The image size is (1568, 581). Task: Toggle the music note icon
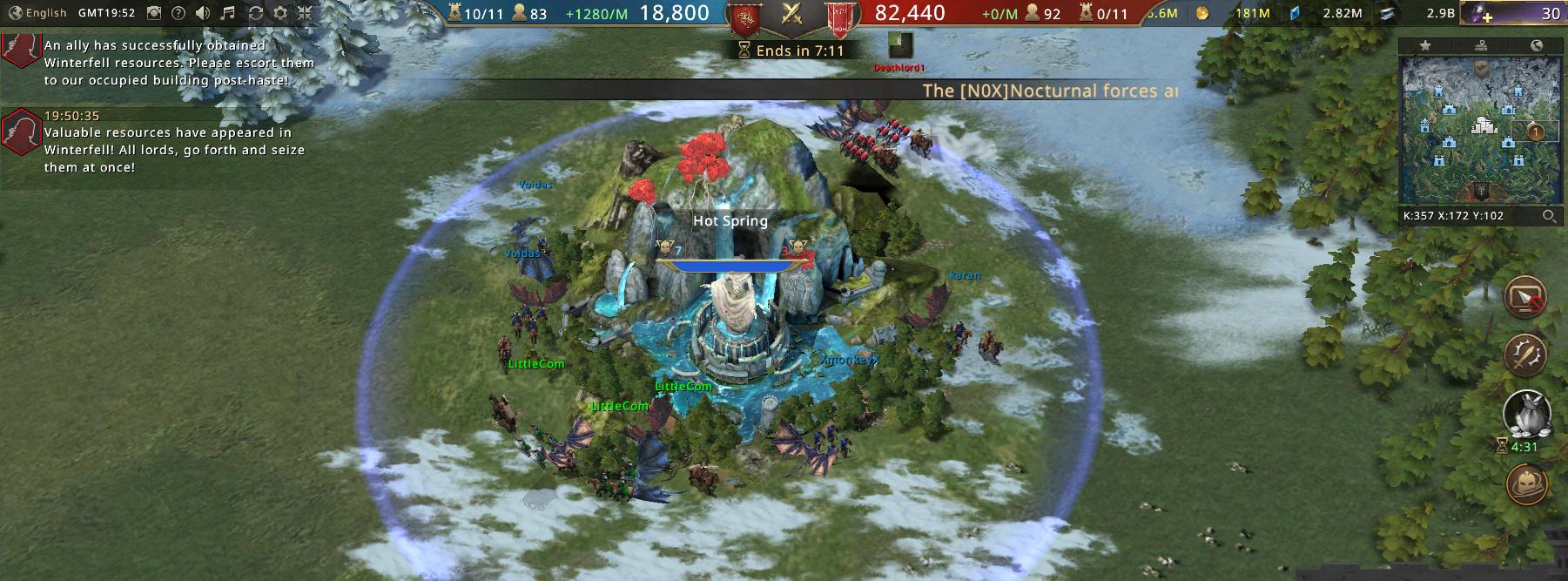click(x=228, y=13)
